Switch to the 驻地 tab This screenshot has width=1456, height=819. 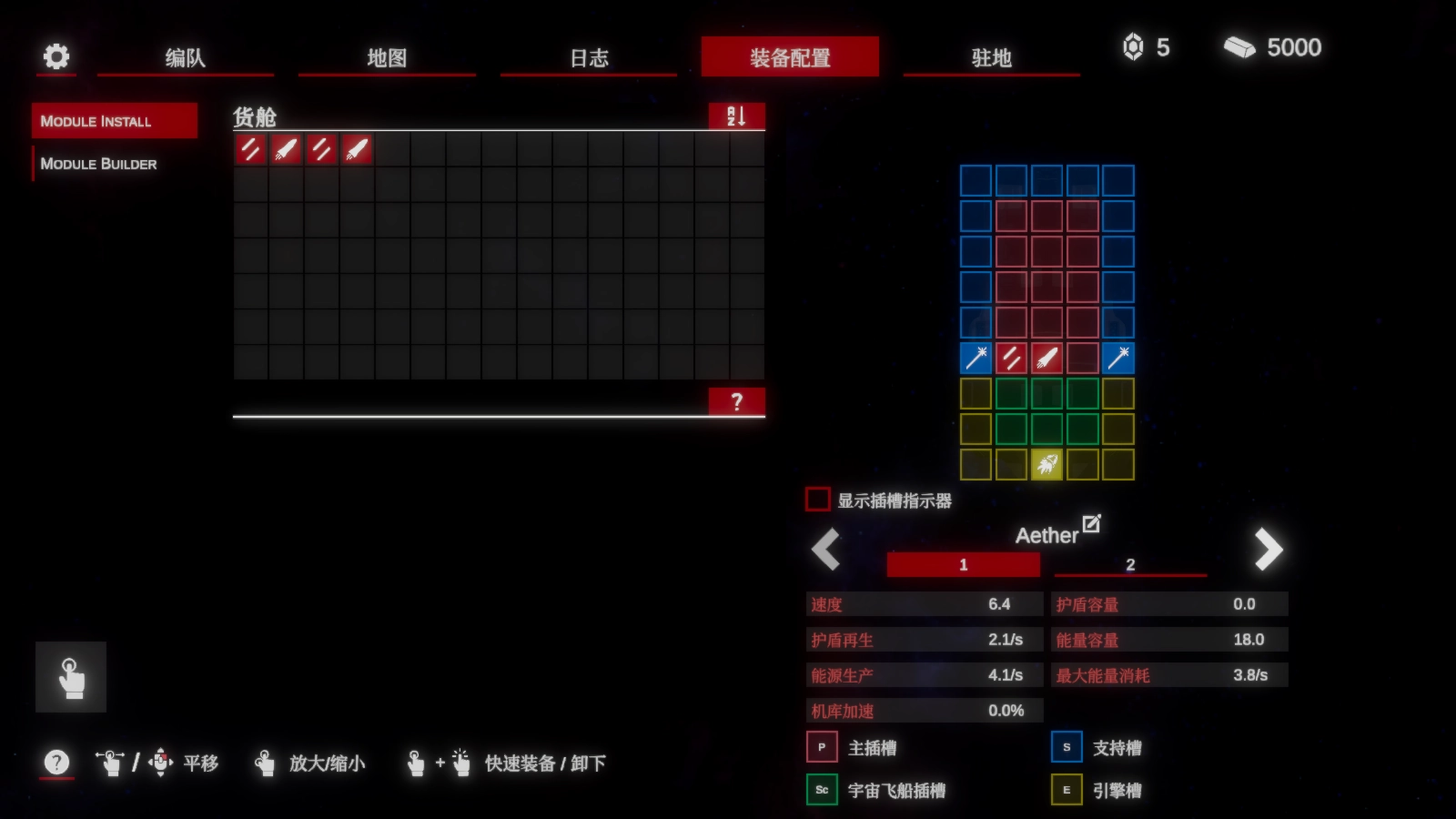[990, 57]
